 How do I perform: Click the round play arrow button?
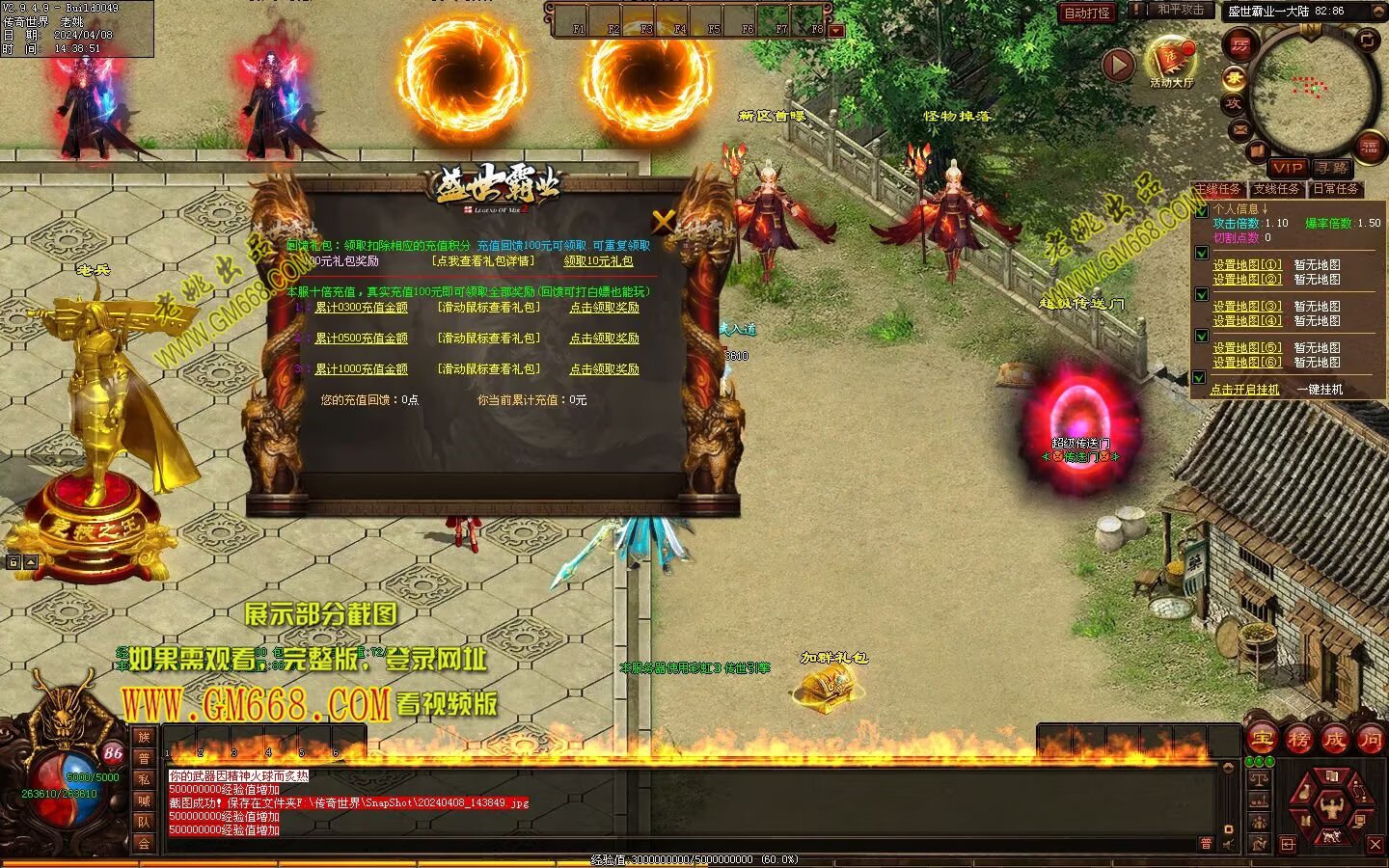pos(1118,65)
